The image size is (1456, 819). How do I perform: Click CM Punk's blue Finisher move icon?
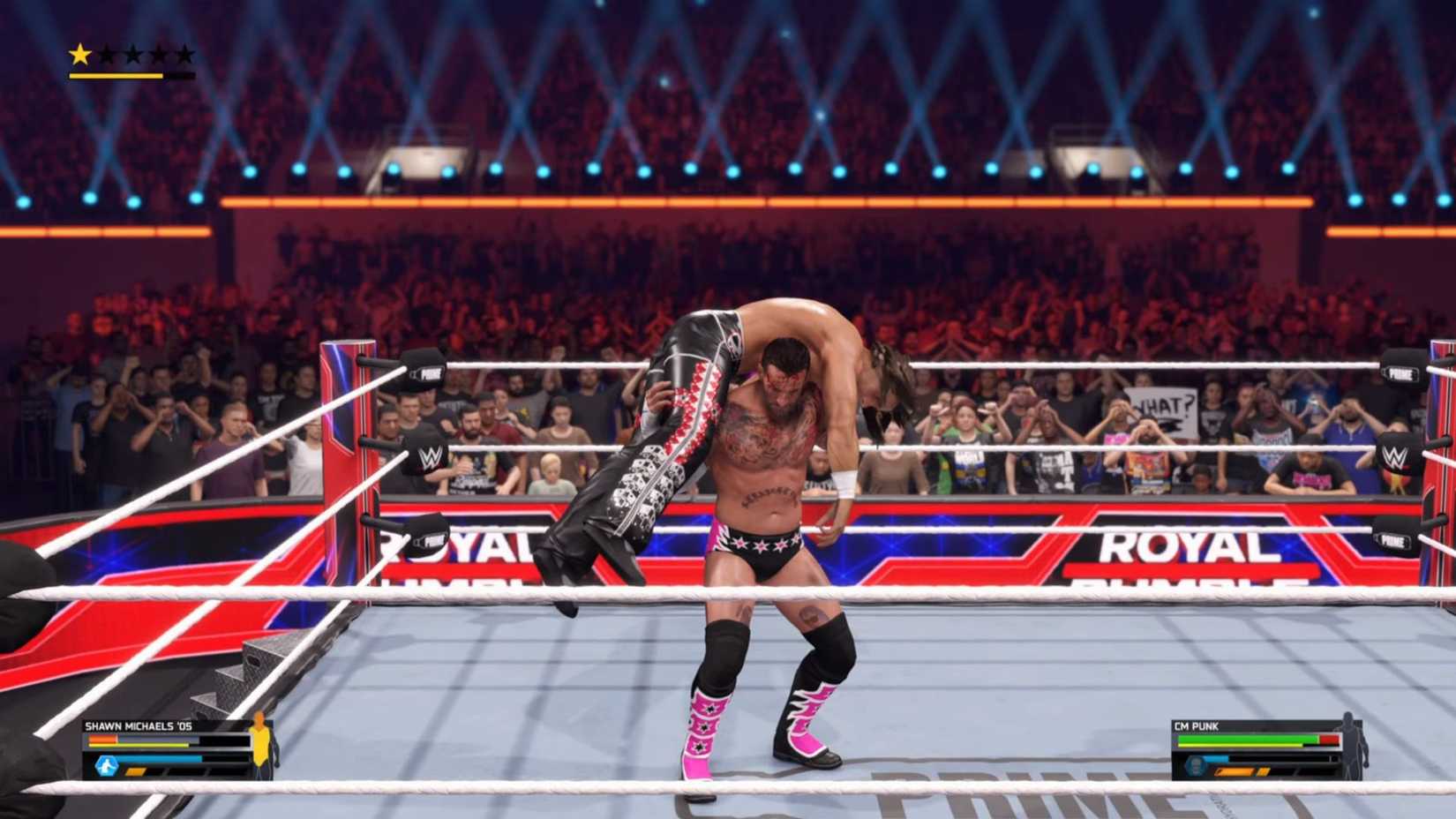point(1195,765)
